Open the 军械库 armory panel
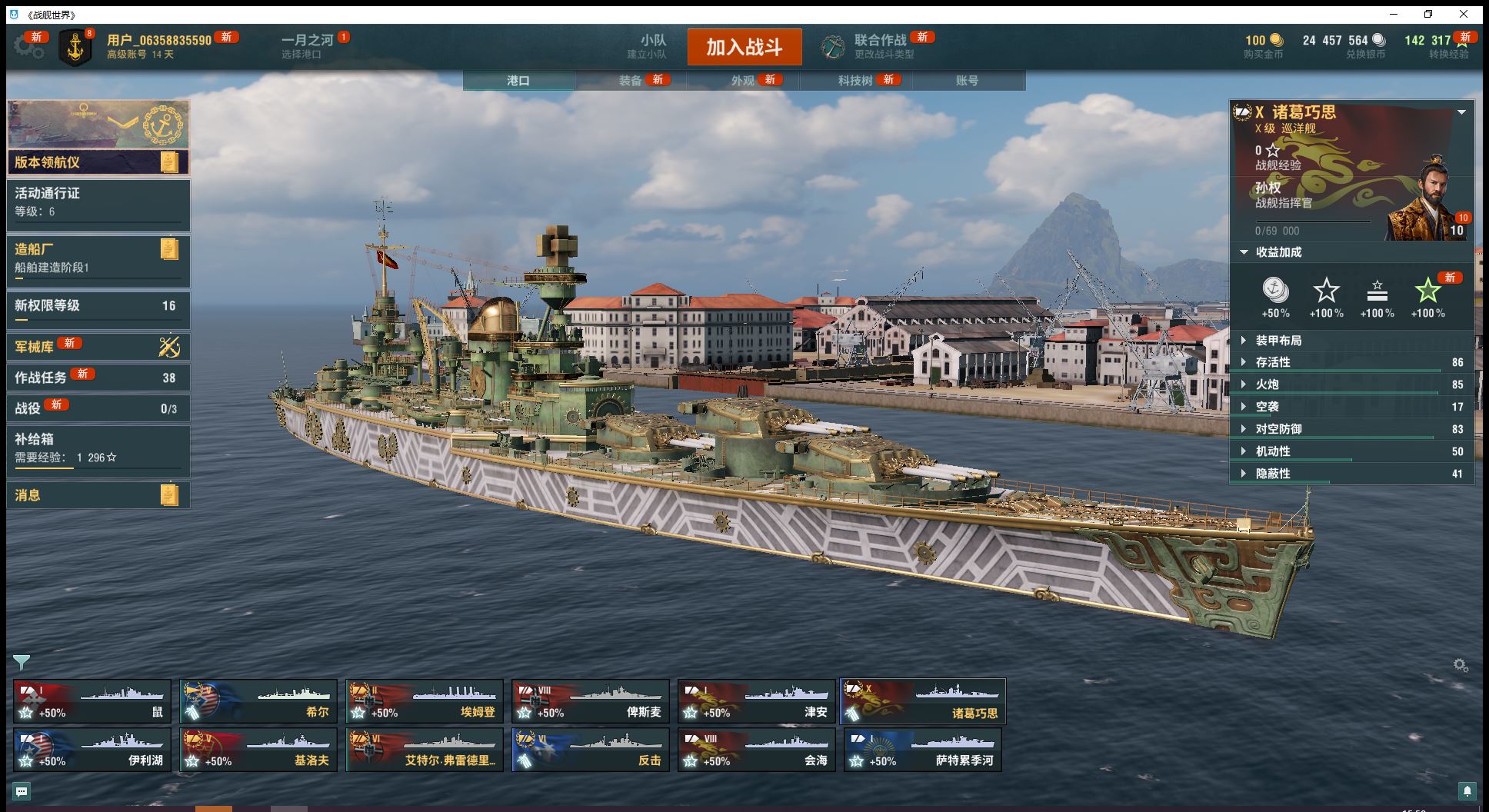 pyautogui.click(x=98, y=347)
